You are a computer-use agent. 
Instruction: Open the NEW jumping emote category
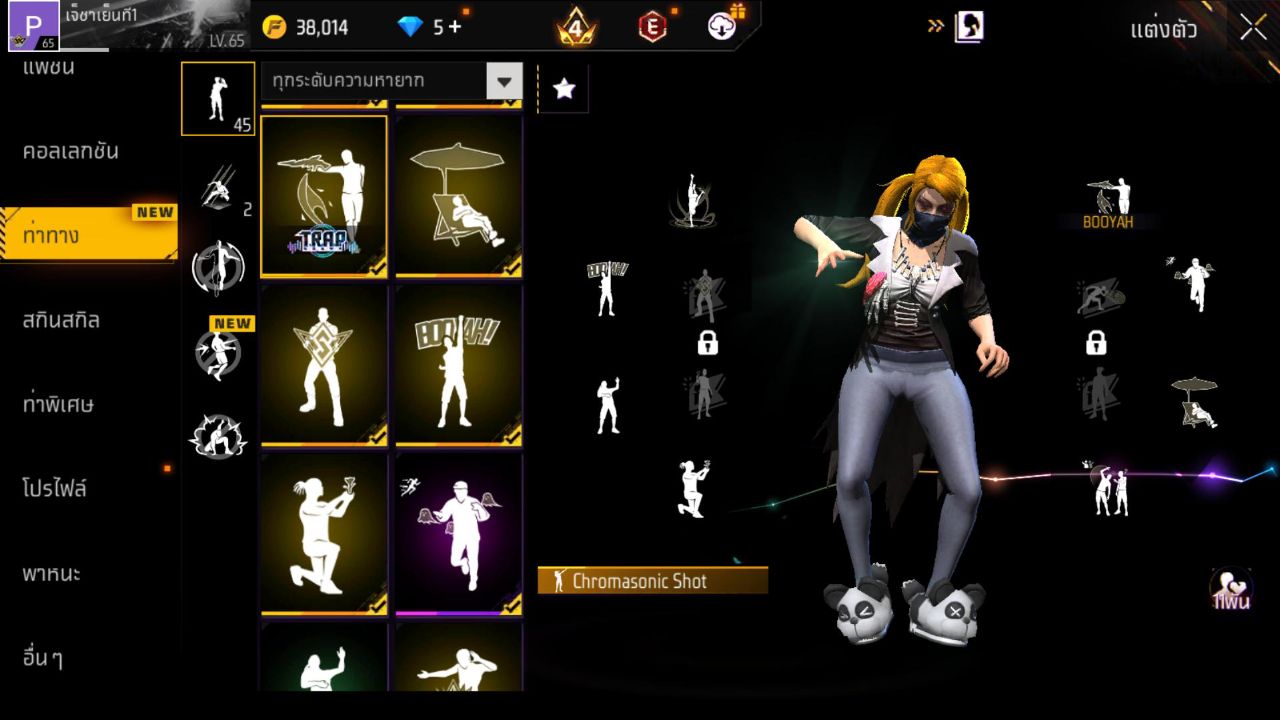pyautogui.click(x=218, y=352)
